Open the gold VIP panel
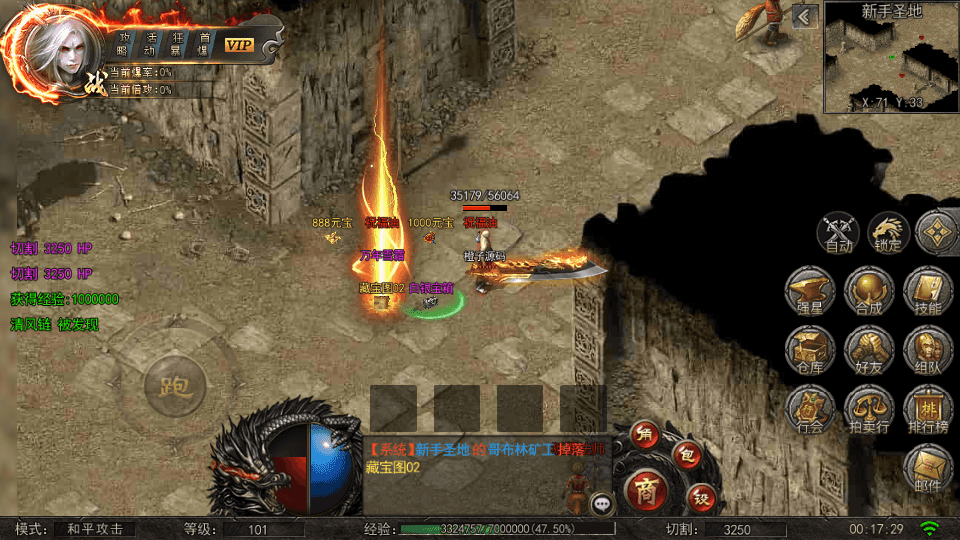Viewport: 960px width, 540px height. 239,44
